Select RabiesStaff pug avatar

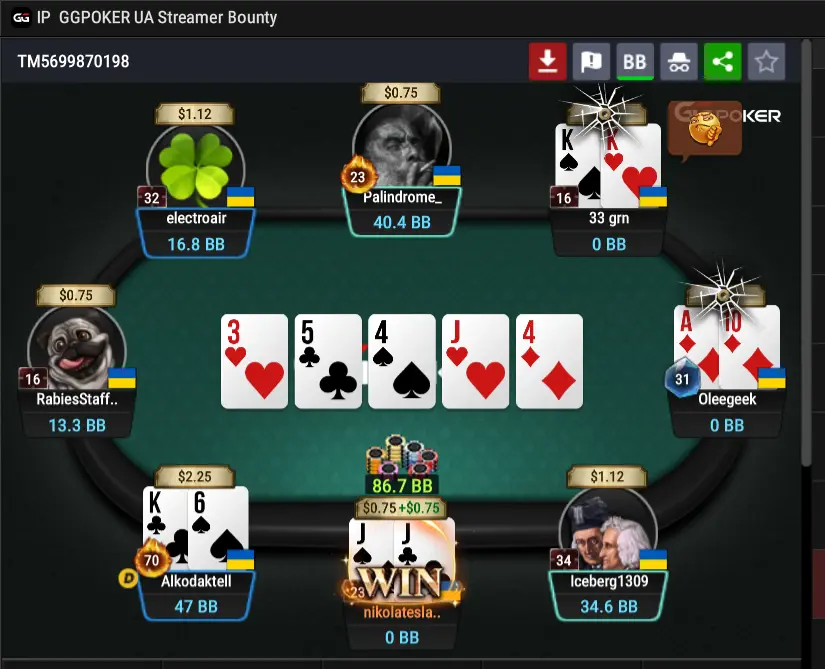(x=77, y=347)
